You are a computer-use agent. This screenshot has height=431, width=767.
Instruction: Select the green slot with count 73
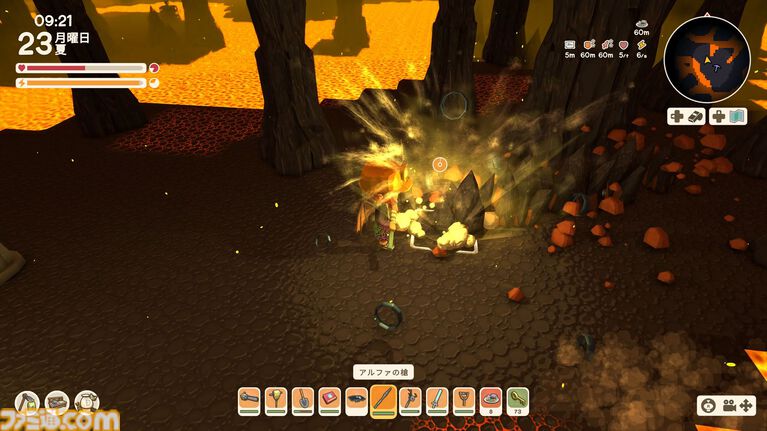point(517,400)
